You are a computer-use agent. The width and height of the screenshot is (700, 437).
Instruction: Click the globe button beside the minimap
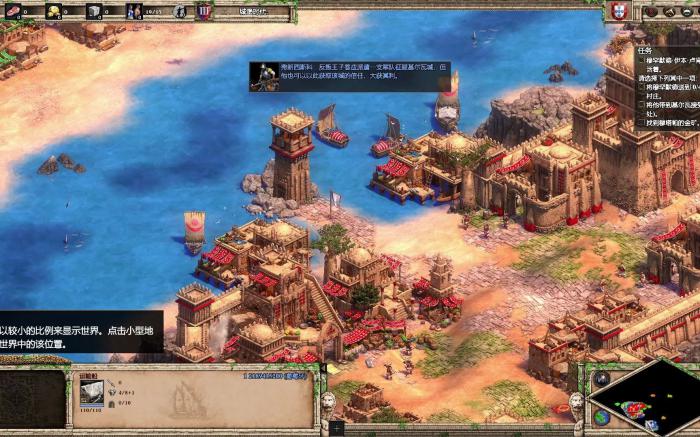tap(600, 416)
